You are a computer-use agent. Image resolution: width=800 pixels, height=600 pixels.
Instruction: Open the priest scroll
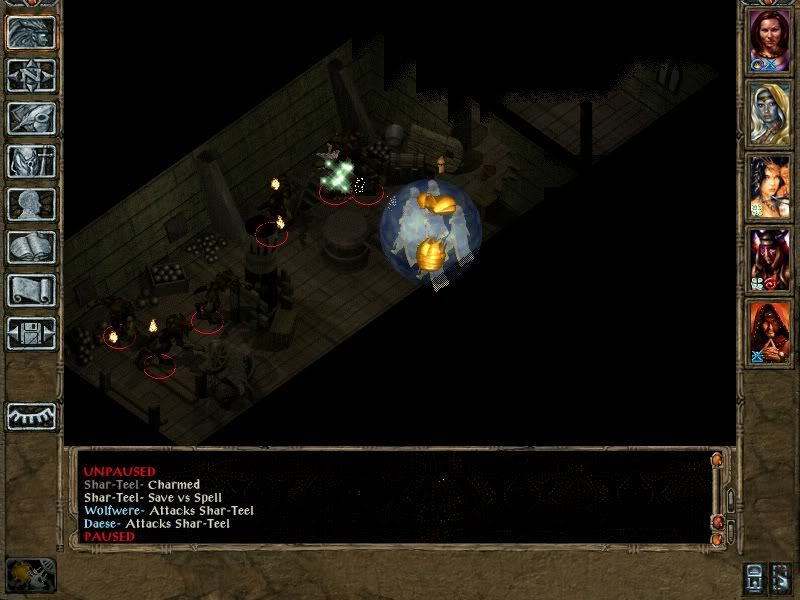pos(31,290)
